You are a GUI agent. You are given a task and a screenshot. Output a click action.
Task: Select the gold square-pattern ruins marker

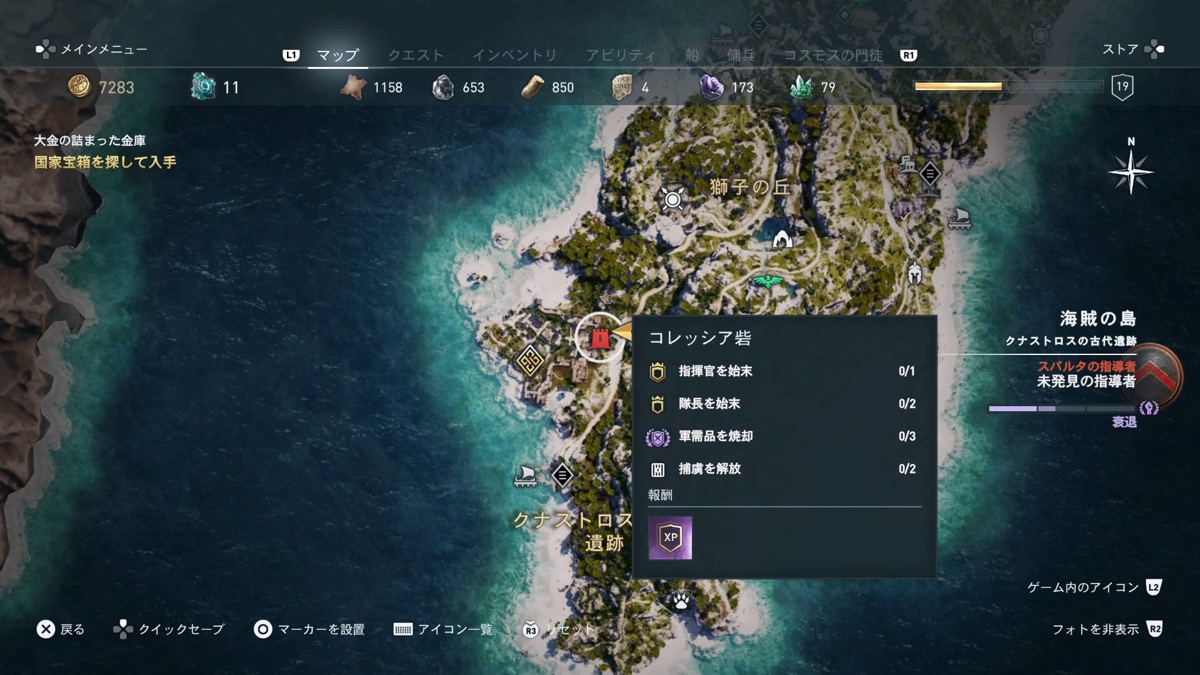528,359
